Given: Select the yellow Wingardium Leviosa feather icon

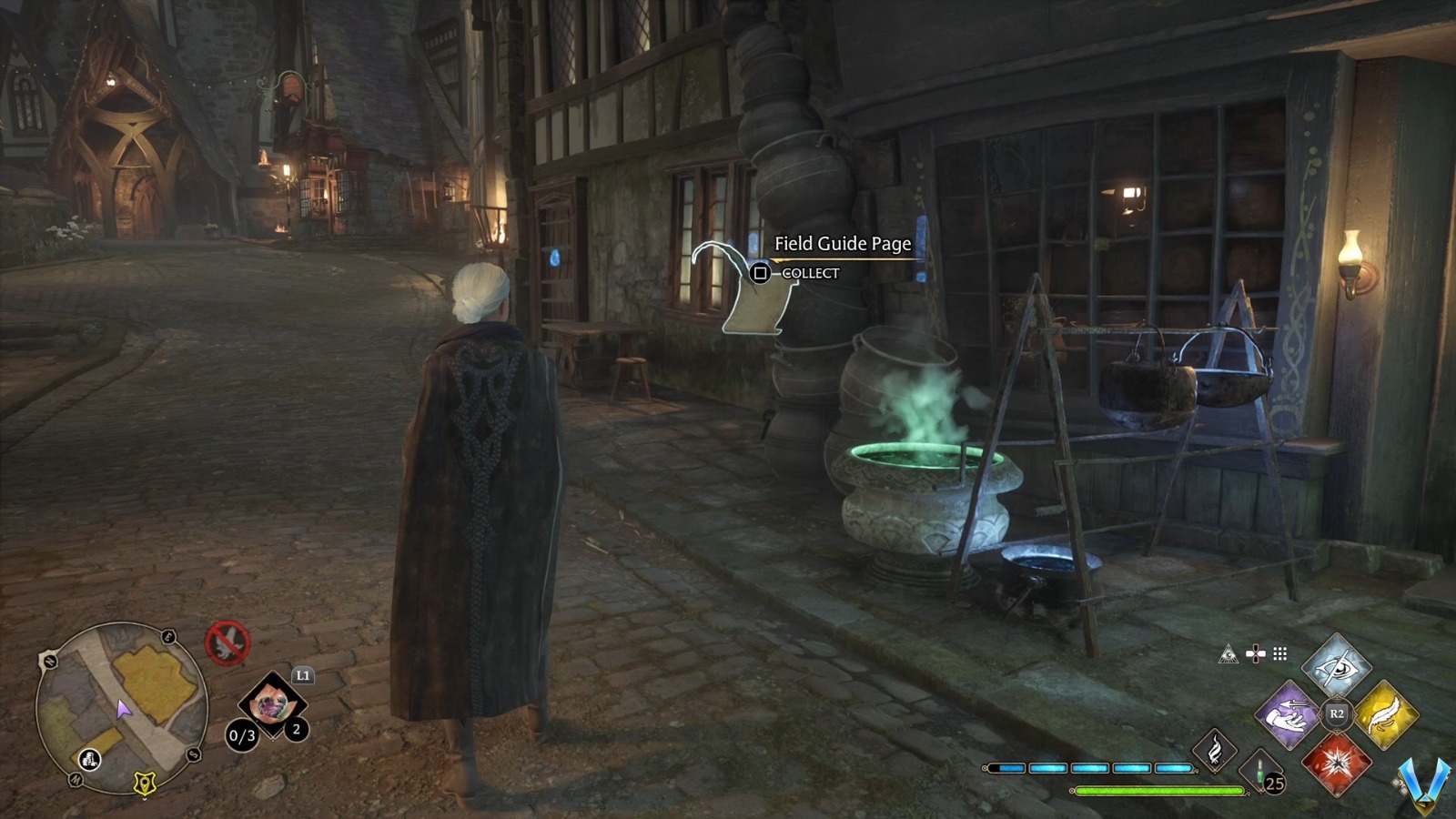Looking at the screenshot, I should pos(1387,713).
